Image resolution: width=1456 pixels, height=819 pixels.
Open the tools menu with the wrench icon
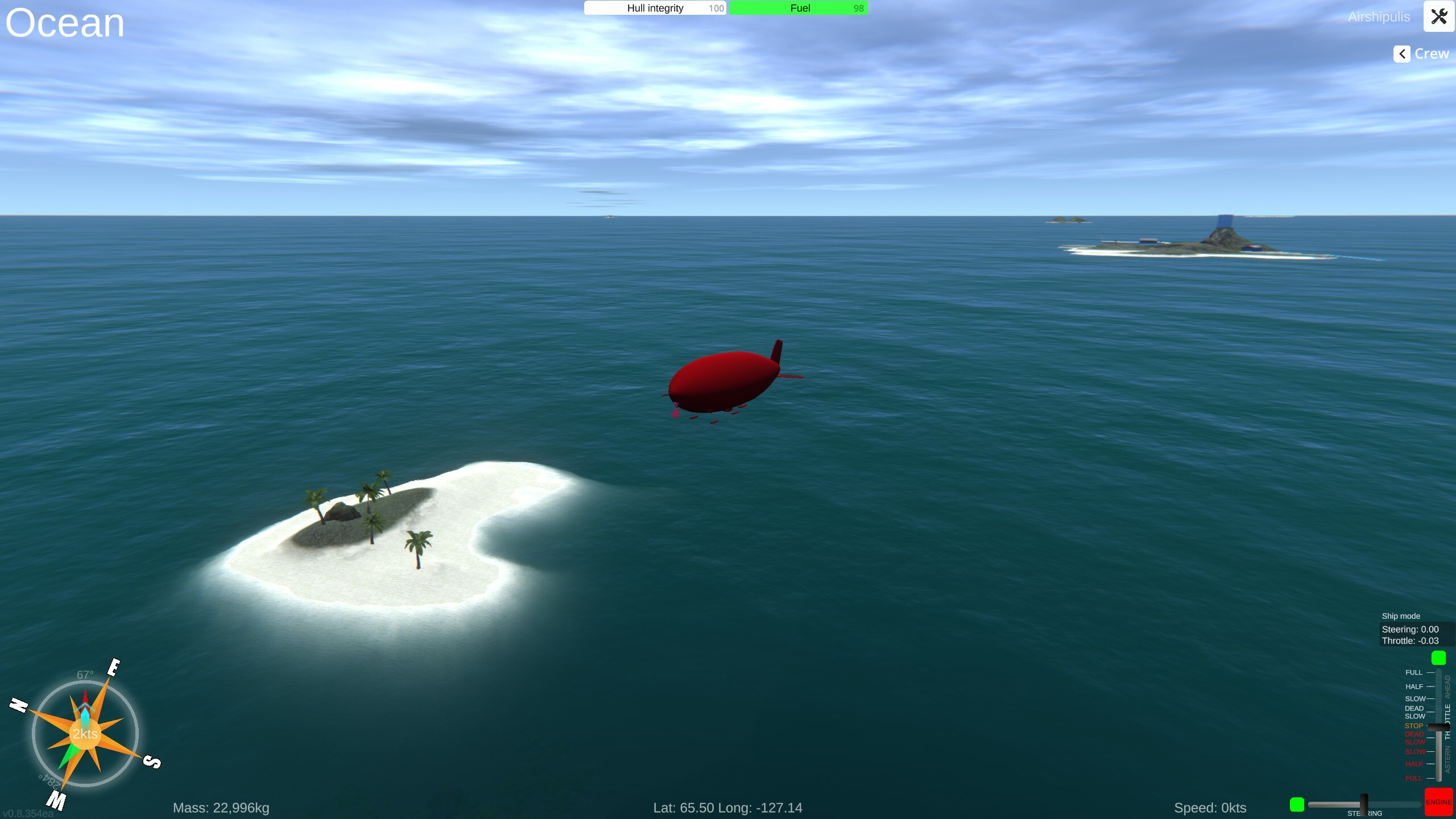click(1438, 16)
